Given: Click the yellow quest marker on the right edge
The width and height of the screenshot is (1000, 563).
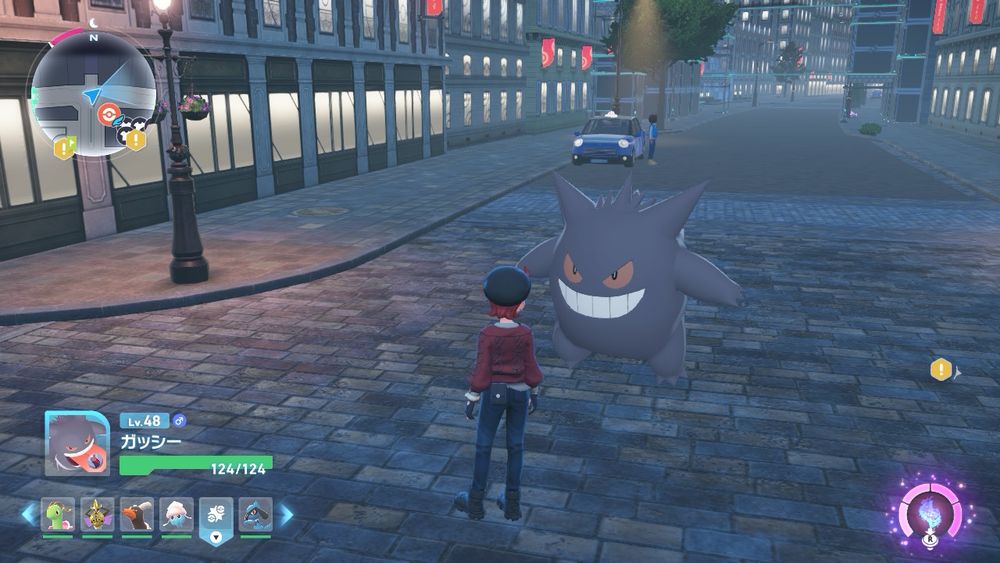Looking at the screenshot, I should pos(941,370).
